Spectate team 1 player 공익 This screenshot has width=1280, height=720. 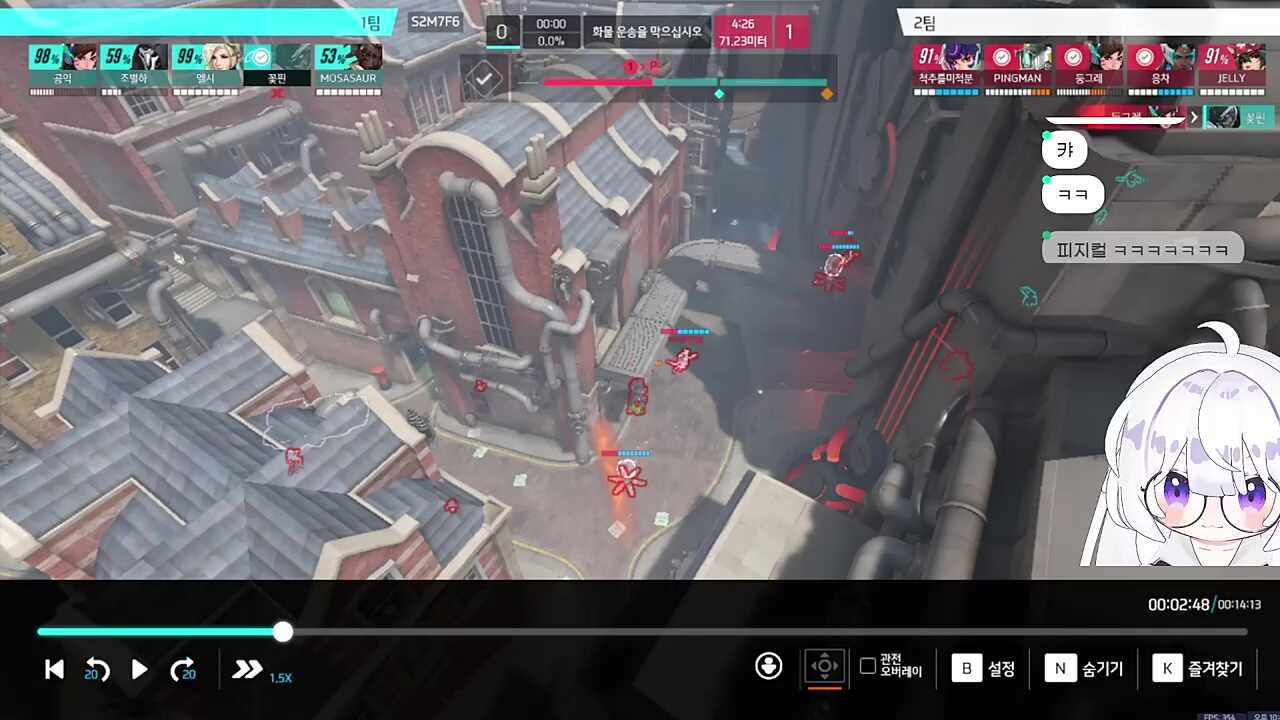[x=63, y=66]
